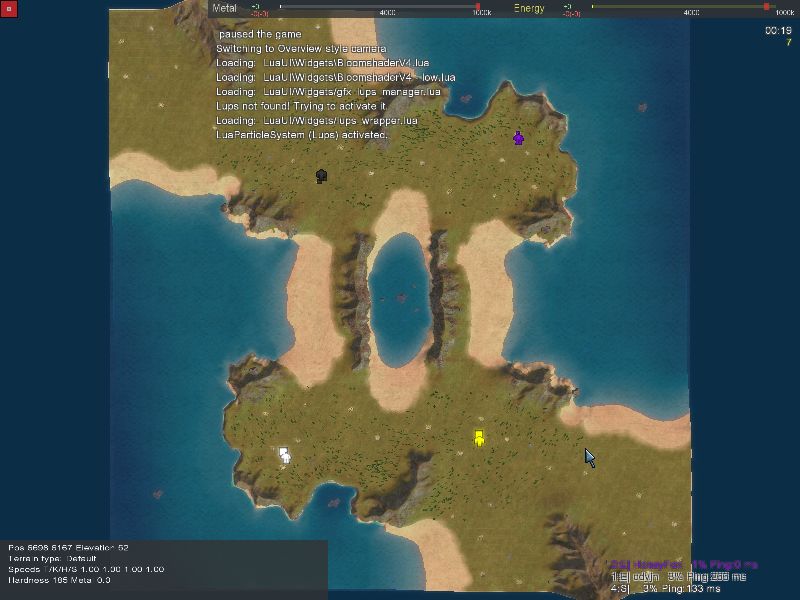This screenshot has height=600, width=800.
Task: Adjust the red Metal share slider marker
Action: point(477,7)
